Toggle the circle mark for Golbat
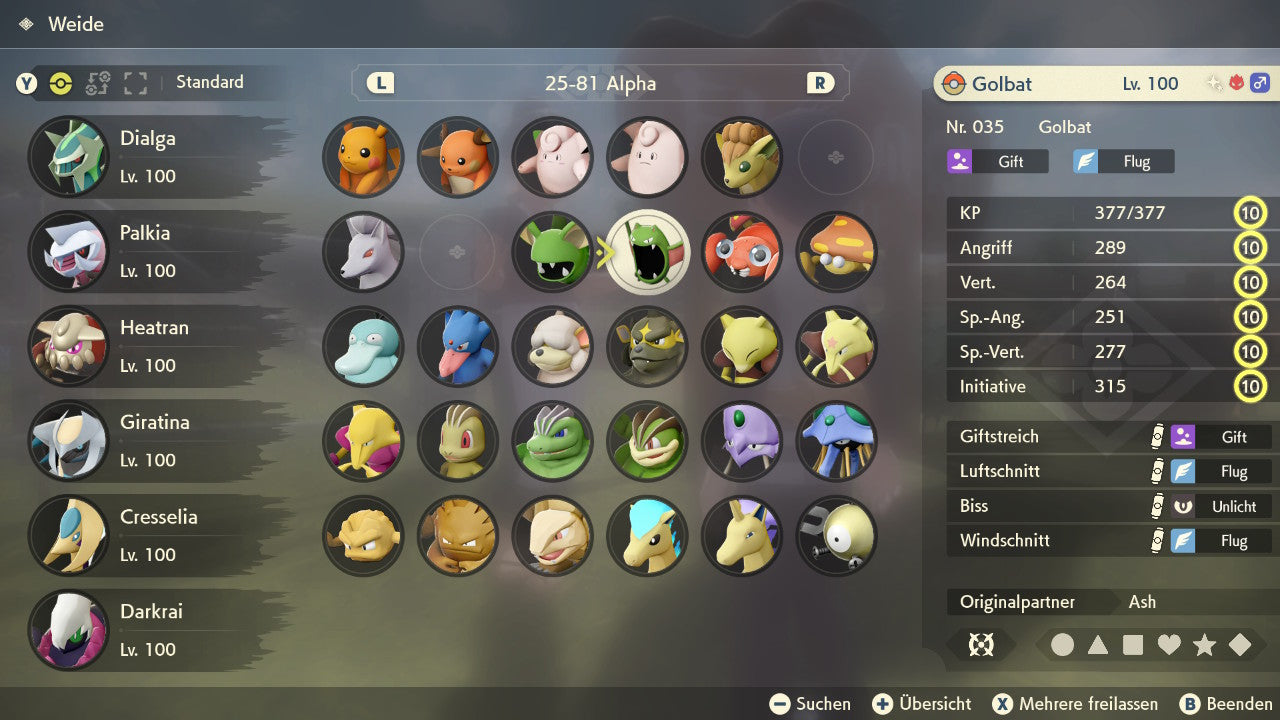1280x720 pixels. click(1063, 645)
